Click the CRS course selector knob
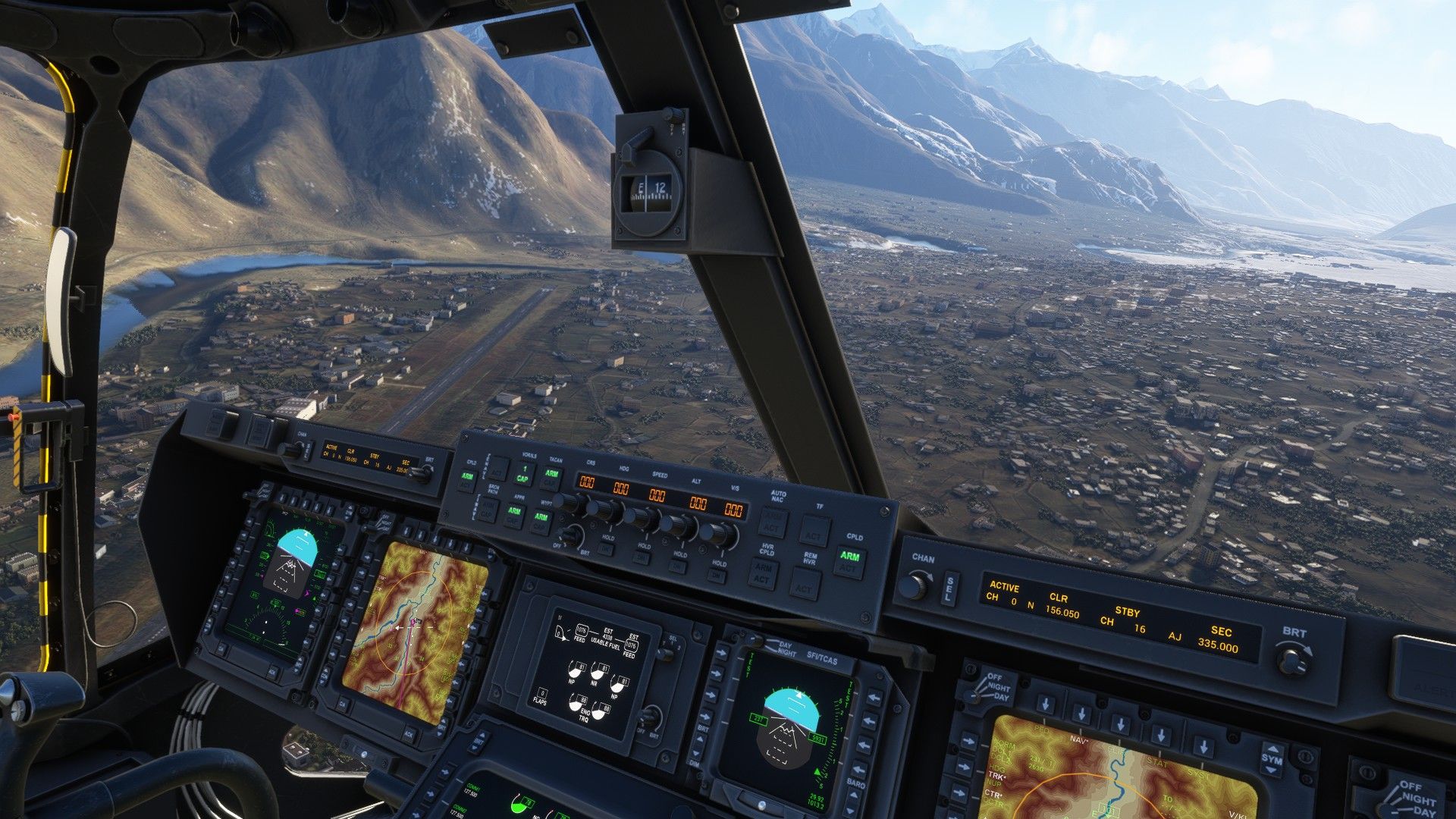The width and height of the screenshot is (1456, 819). tap(566, 503)
